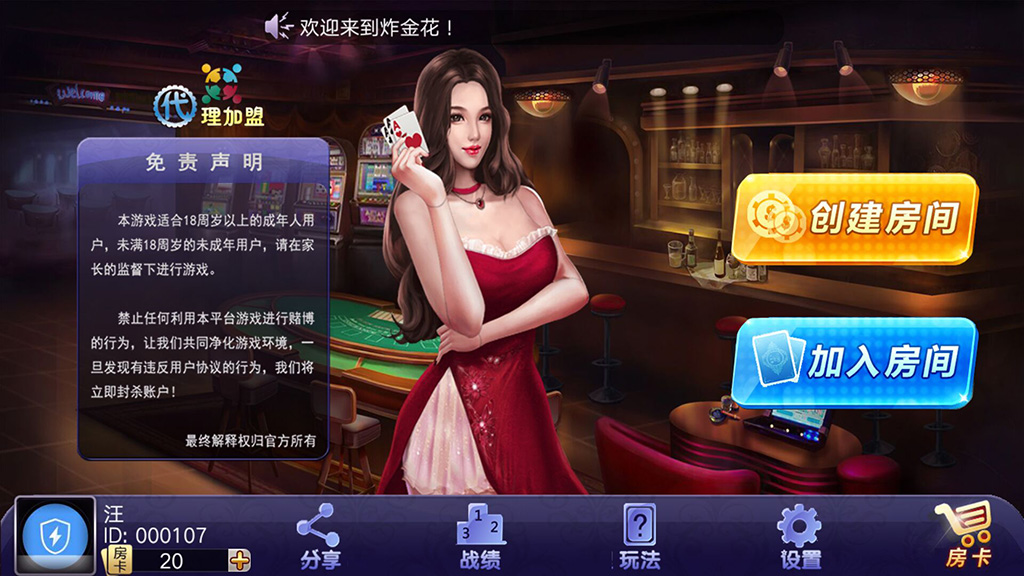Select the 加入房间 join room button
The width and height of the screenshot is (1024, 576).
[x=853, y=361]
